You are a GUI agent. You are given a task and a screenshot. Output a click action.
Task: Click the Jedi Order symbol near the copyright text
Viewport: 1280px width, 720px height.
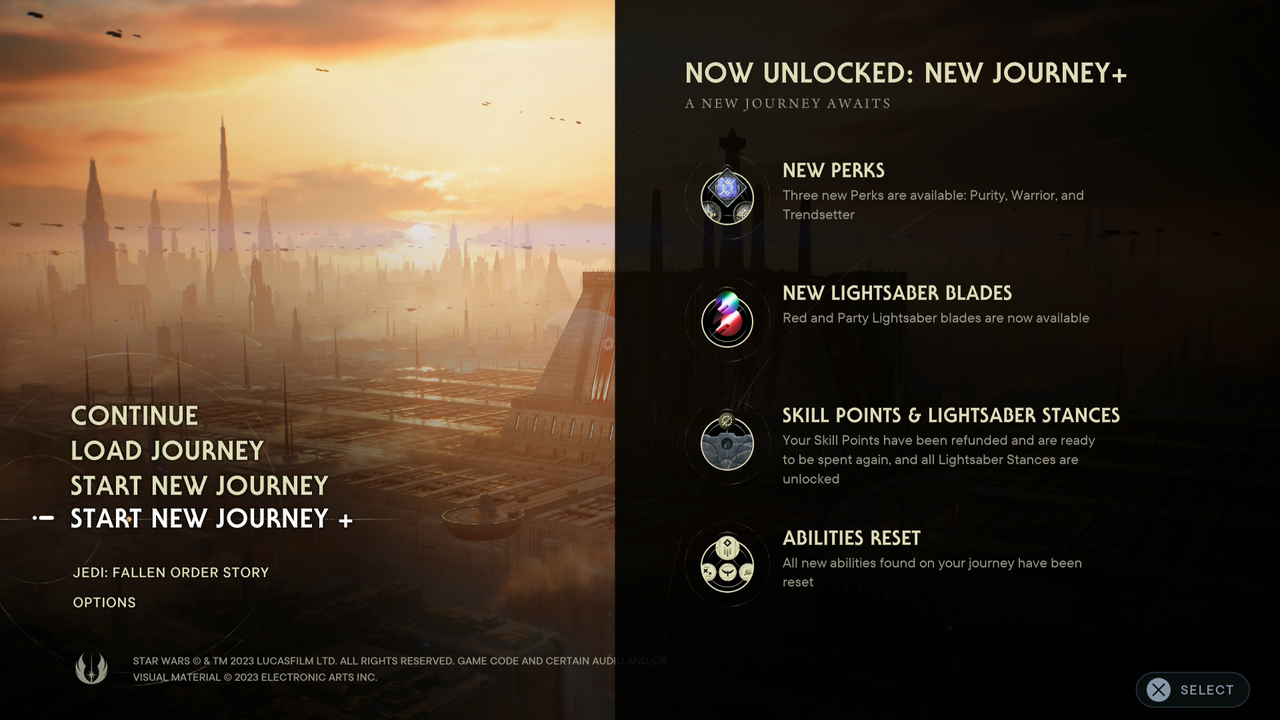(92, 668)
